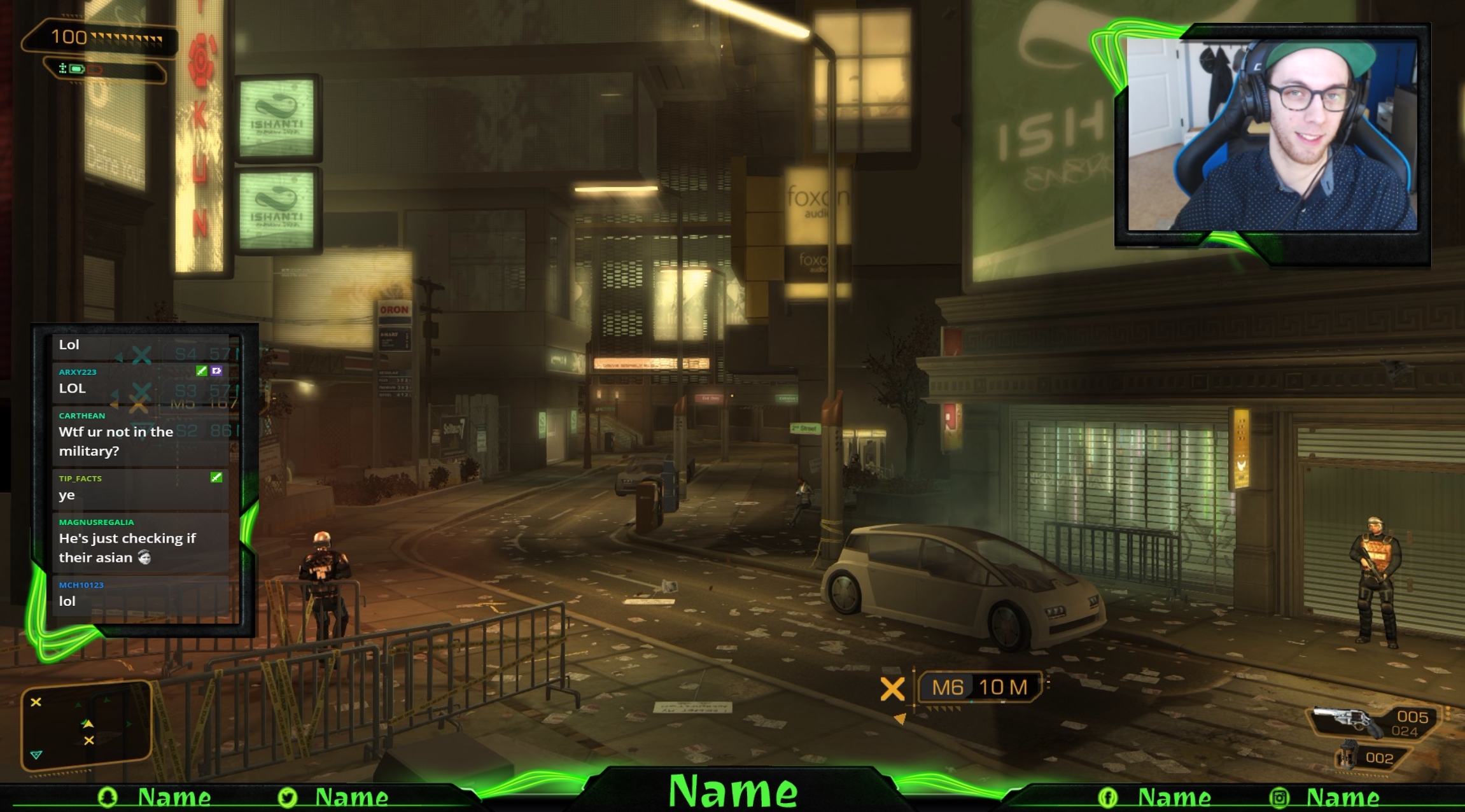Screen dimensions: 1465x812
Task: Open the streamer webcam thumbnail
Action: (x=1272, y=135)
